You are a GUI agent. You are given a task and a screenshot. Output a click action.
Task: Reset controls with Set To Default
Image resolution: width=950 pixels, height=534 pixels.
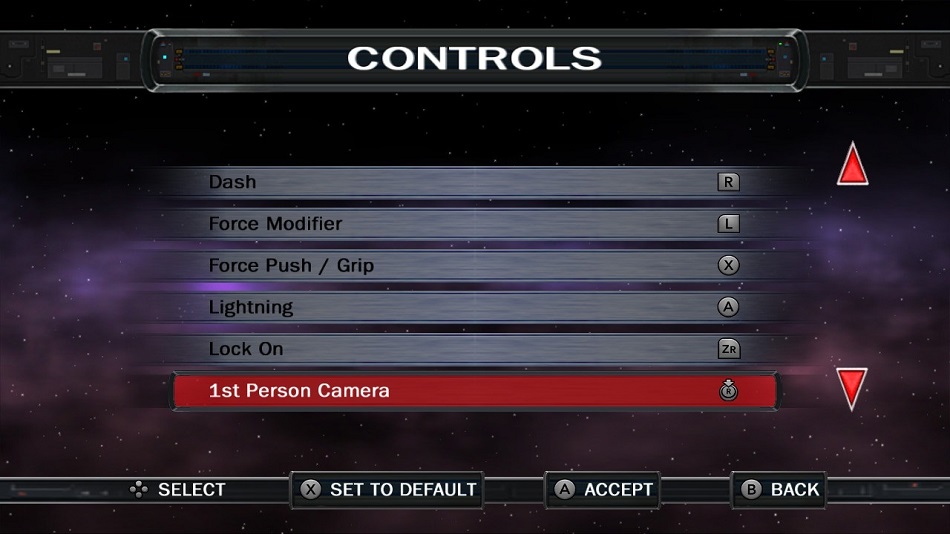tap(388, 490)
